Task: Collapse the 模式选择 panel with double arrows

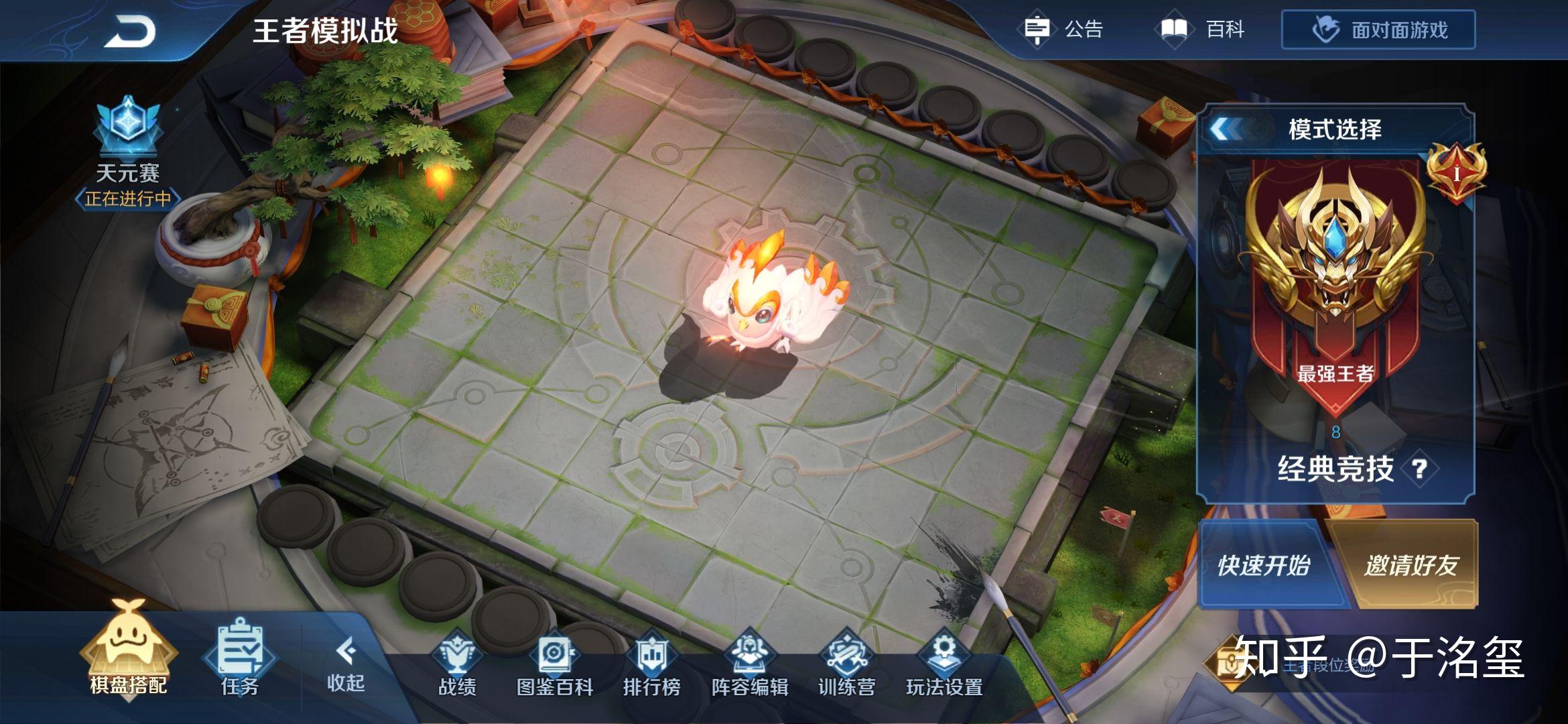Action: point(1226,129)
